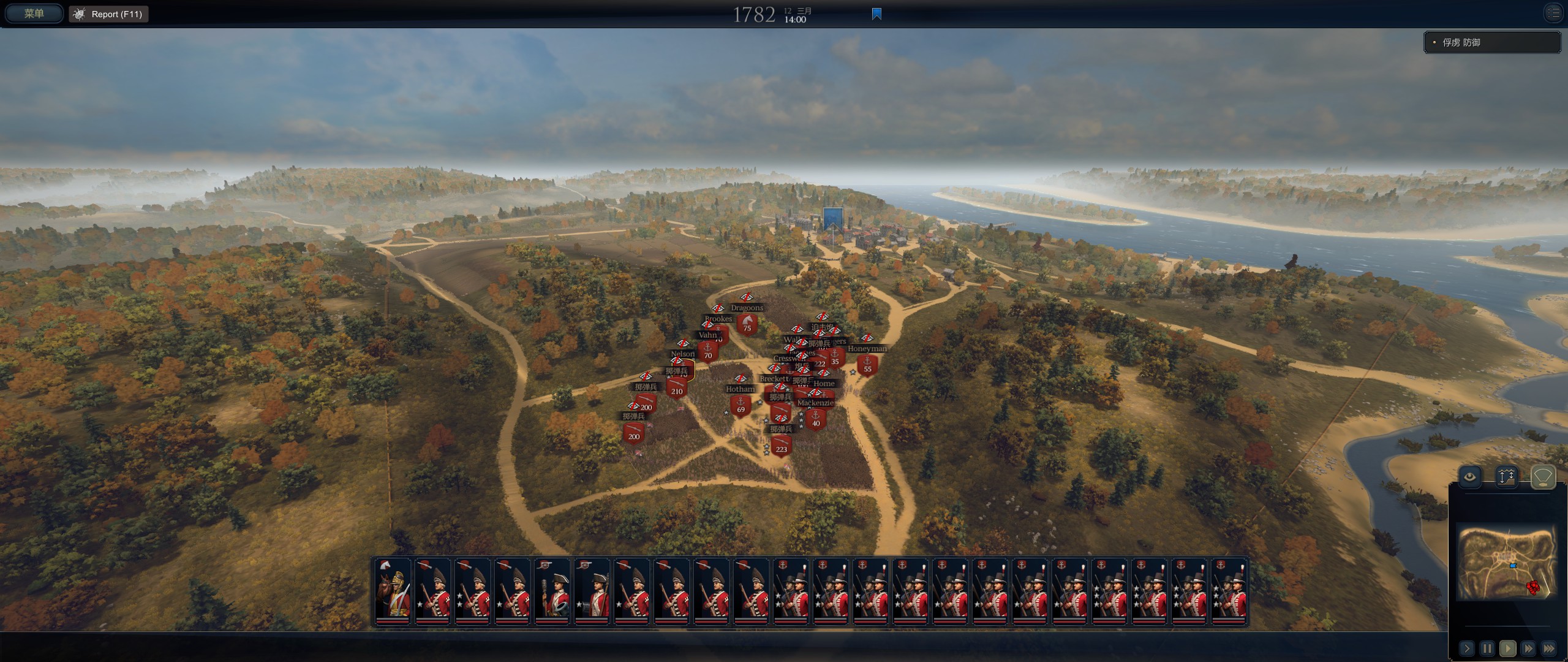Image resolution: width=1568 pixels, height=662 pixels.
Task: Open the Report (F11) bug report
Action: pos(109,14)
